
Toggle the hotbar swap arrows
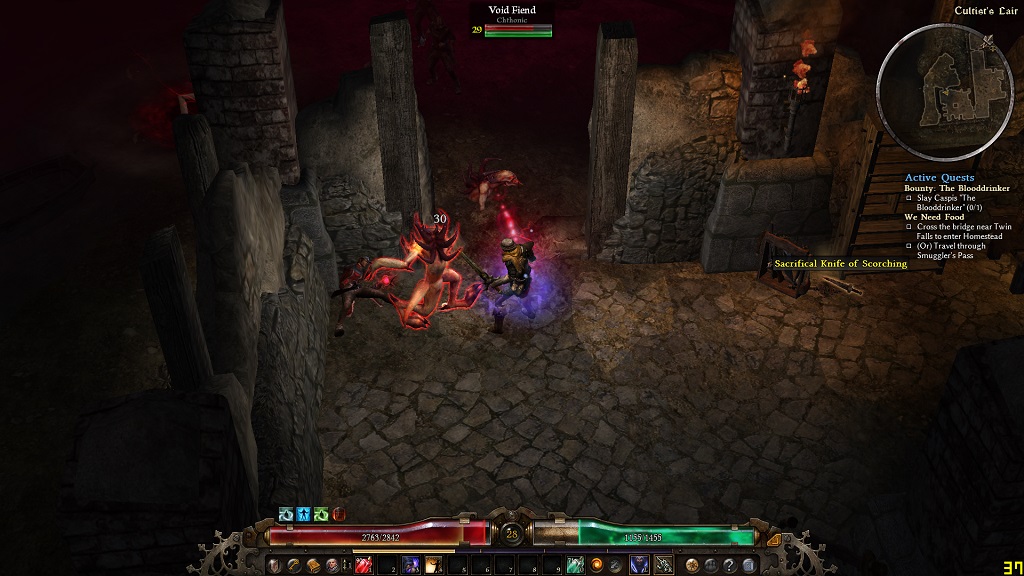click(347, 566)
